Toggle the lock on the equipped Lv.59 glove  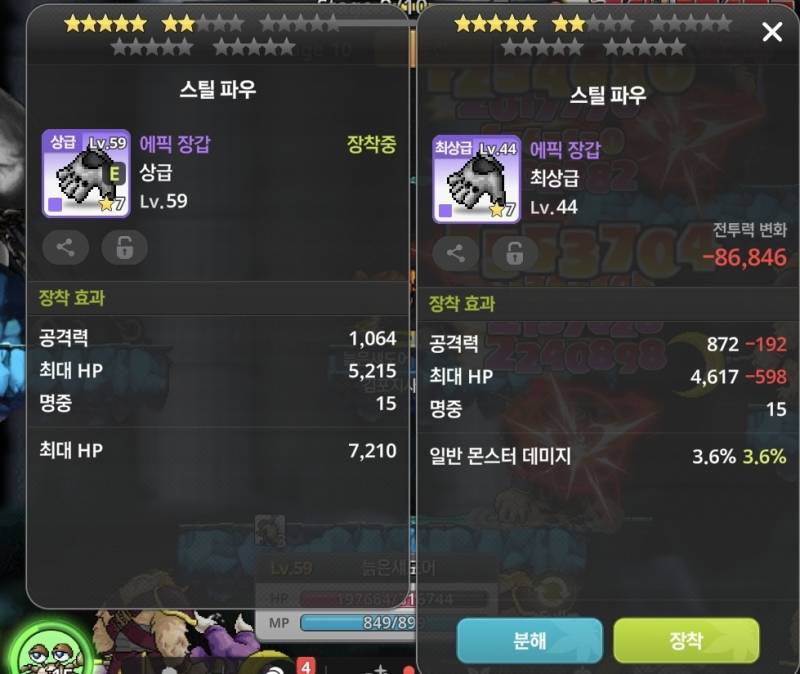click(x=124, y=248)
